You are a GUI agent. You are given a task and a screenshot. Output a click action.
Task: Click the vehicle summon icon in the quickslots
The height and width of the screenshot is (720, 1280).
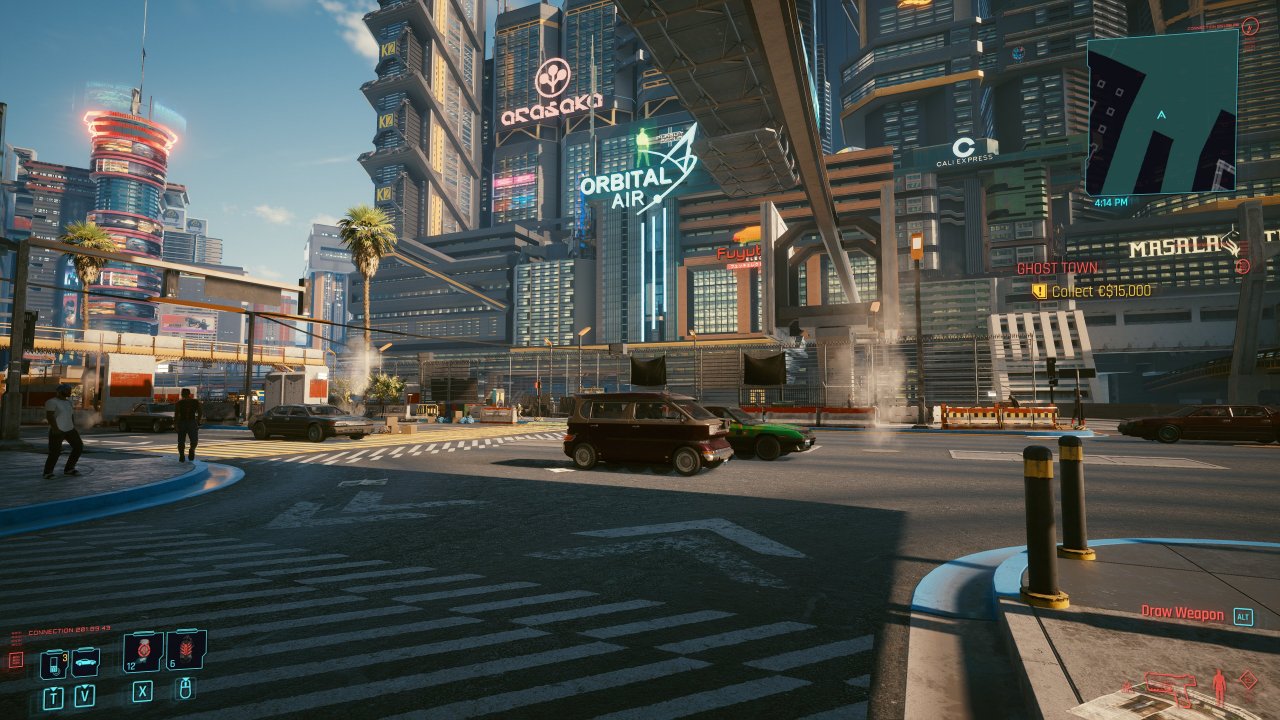(85, 663)
